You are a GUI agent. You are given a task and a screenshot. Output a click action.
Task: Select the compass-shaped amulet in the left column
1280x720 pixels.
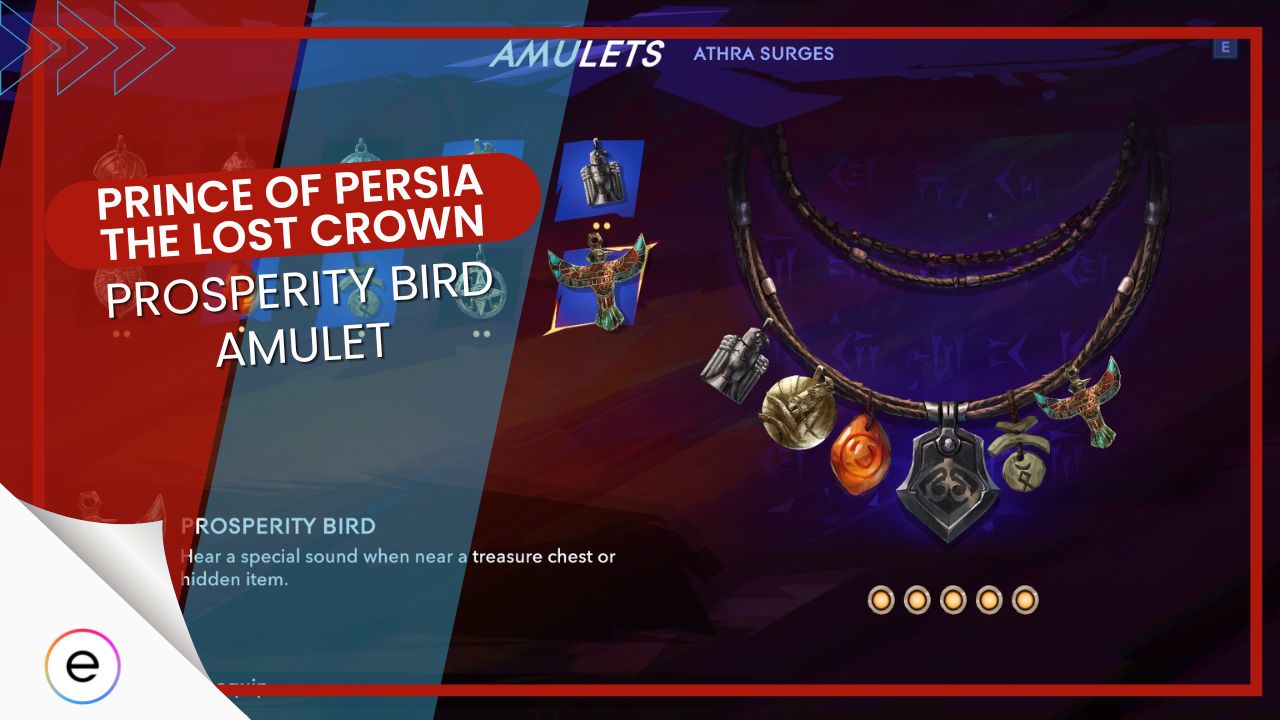480,290
